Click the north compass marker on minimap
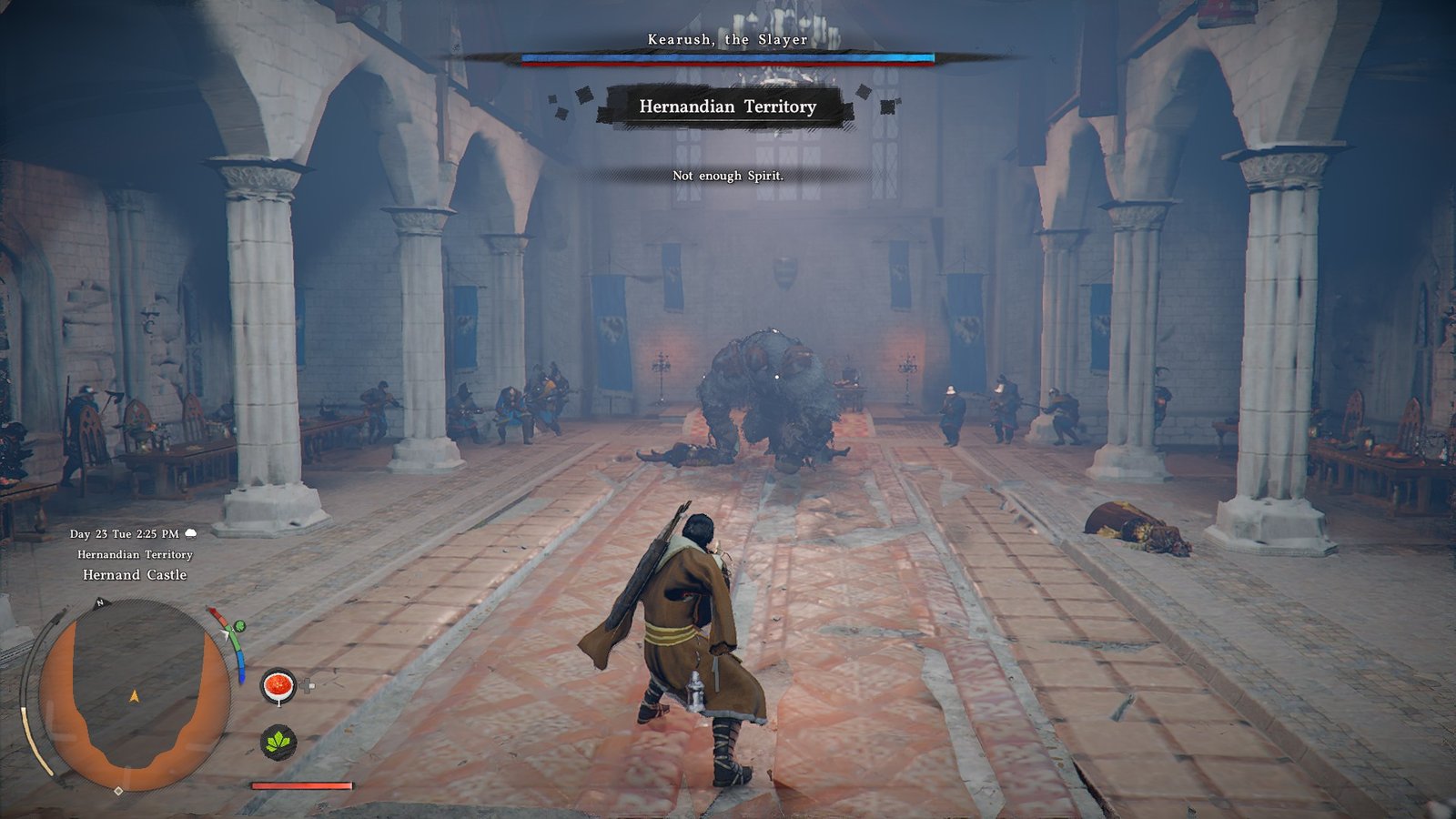 pos(100,602)
